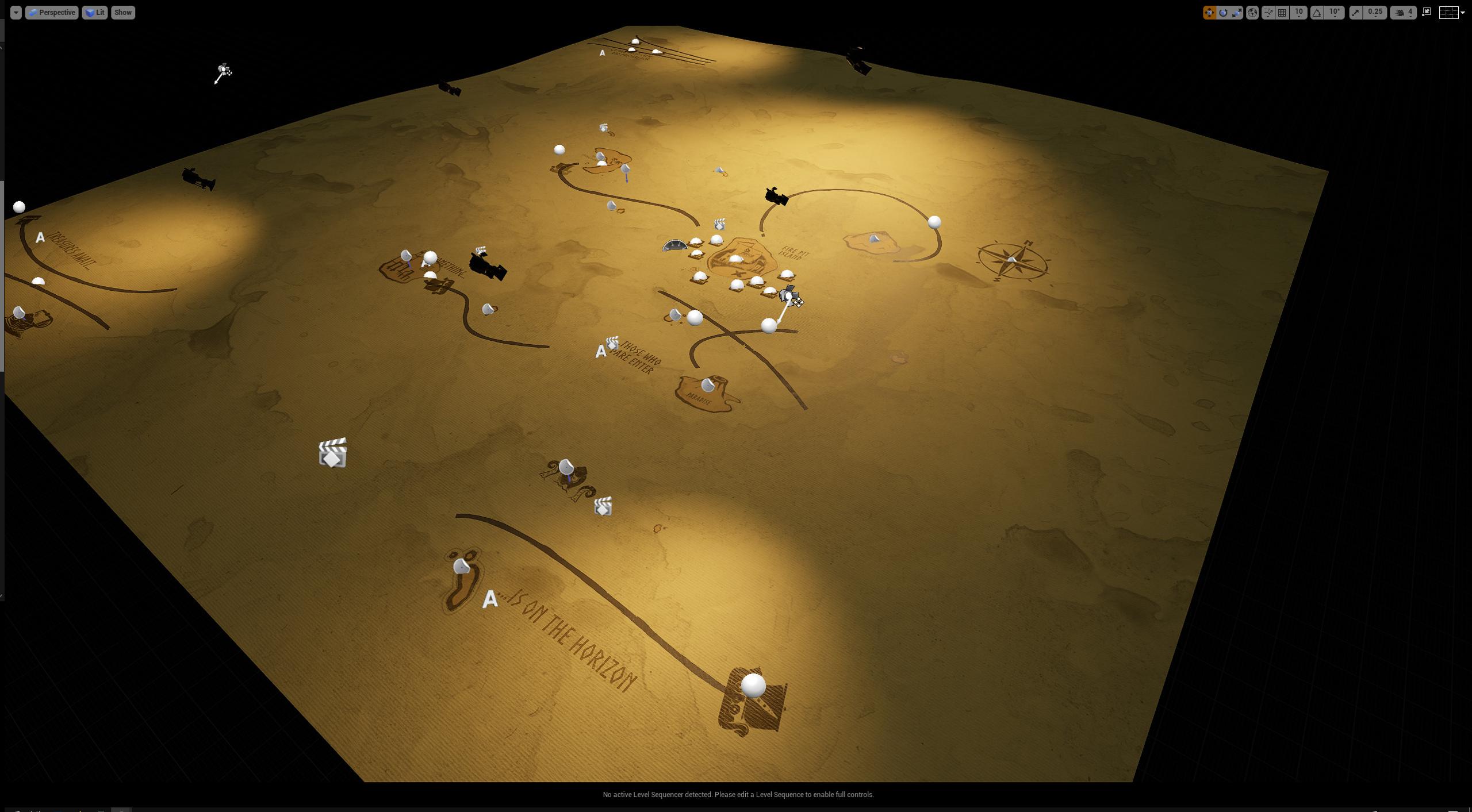Viewport: 1472px width, 812px height.
Task: Open the Show flags menu
Action: click(122, 12)
